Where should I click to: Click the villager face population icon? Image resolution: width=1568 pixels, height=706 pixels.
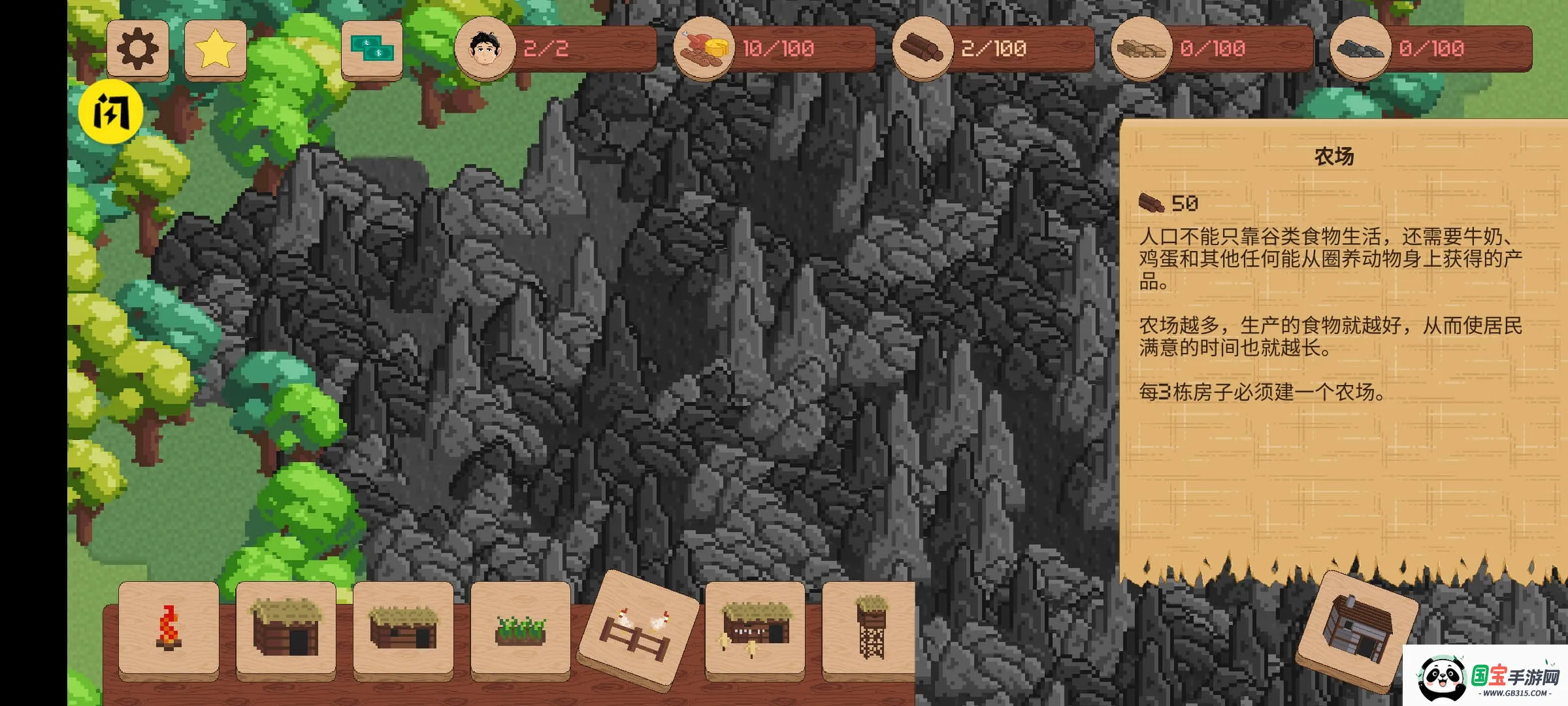tap(485, 48)
